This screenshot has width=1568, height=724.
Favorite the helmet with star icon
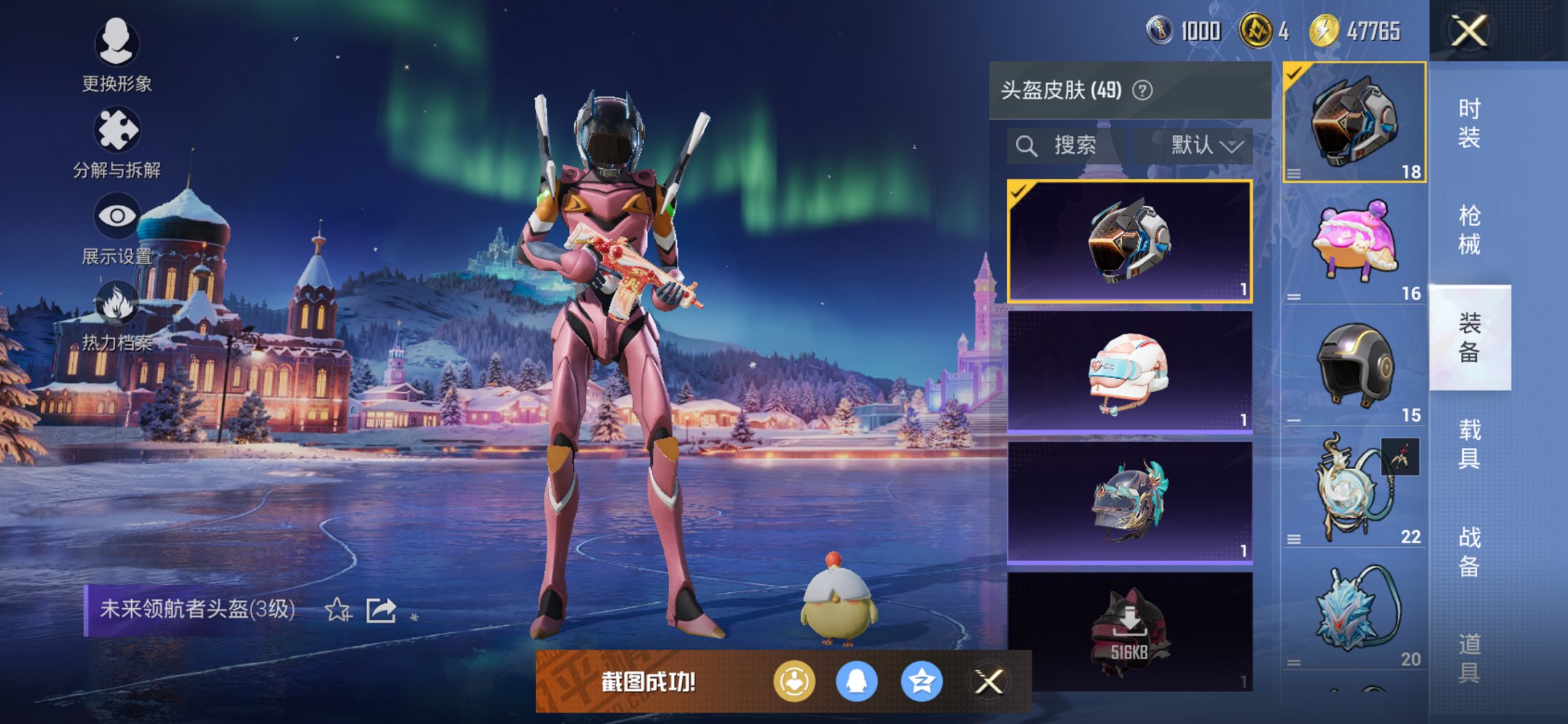[338, 610]
